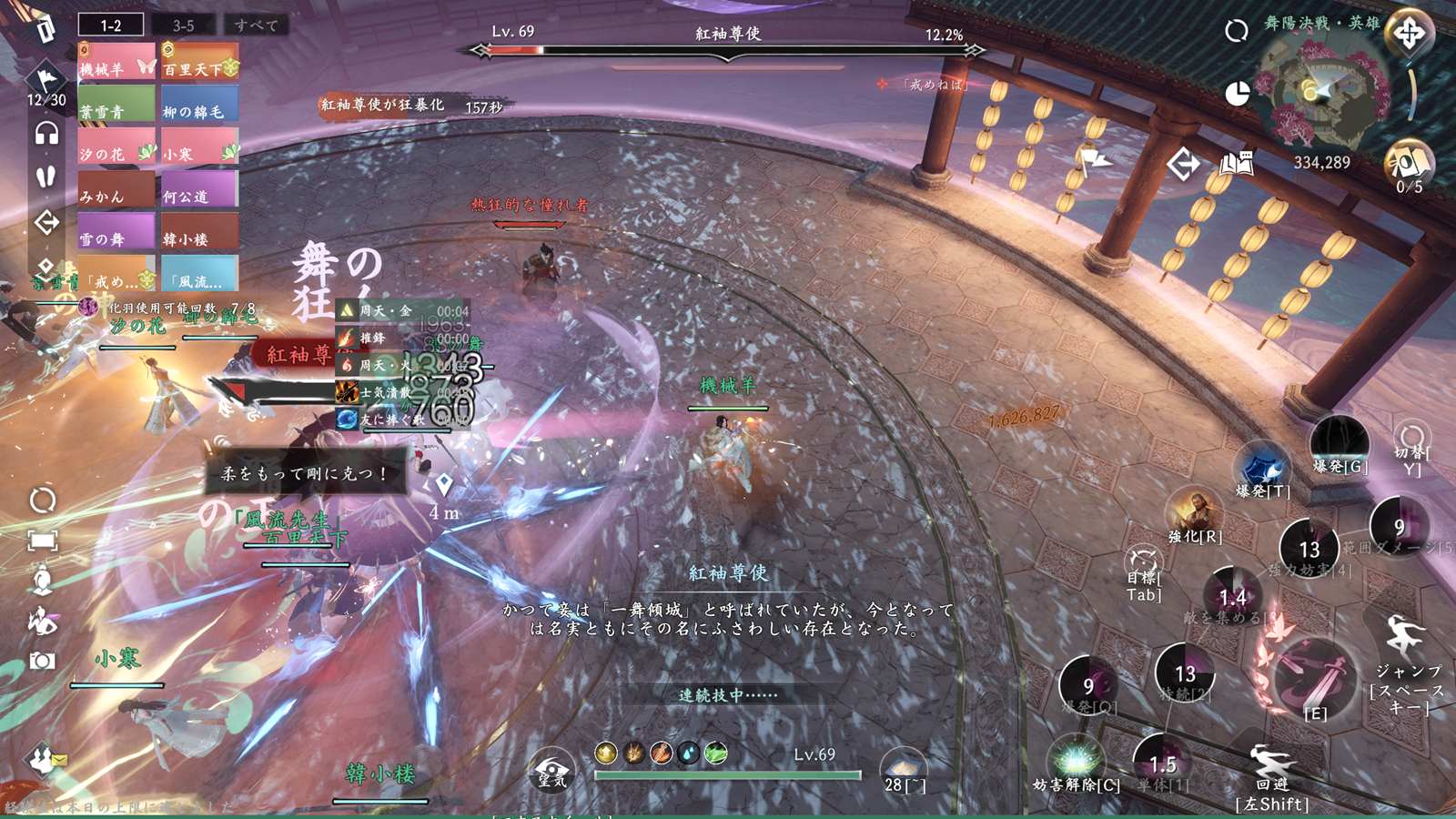Open the camera screenshot icon
The image size is (1456, 819).
tap(42, 661)
